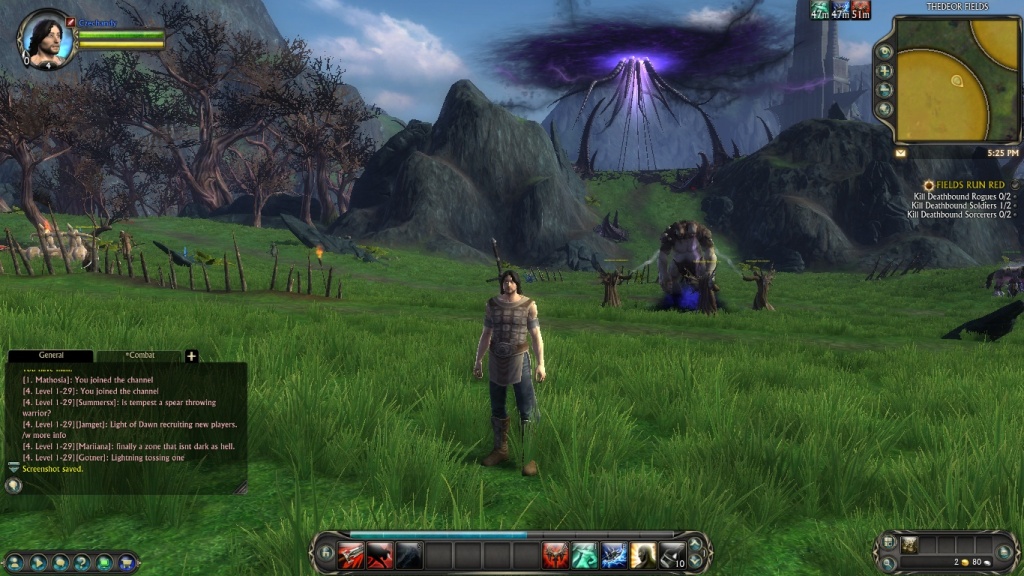
Task: Open the character menu icon
Action: click(15, 563)
